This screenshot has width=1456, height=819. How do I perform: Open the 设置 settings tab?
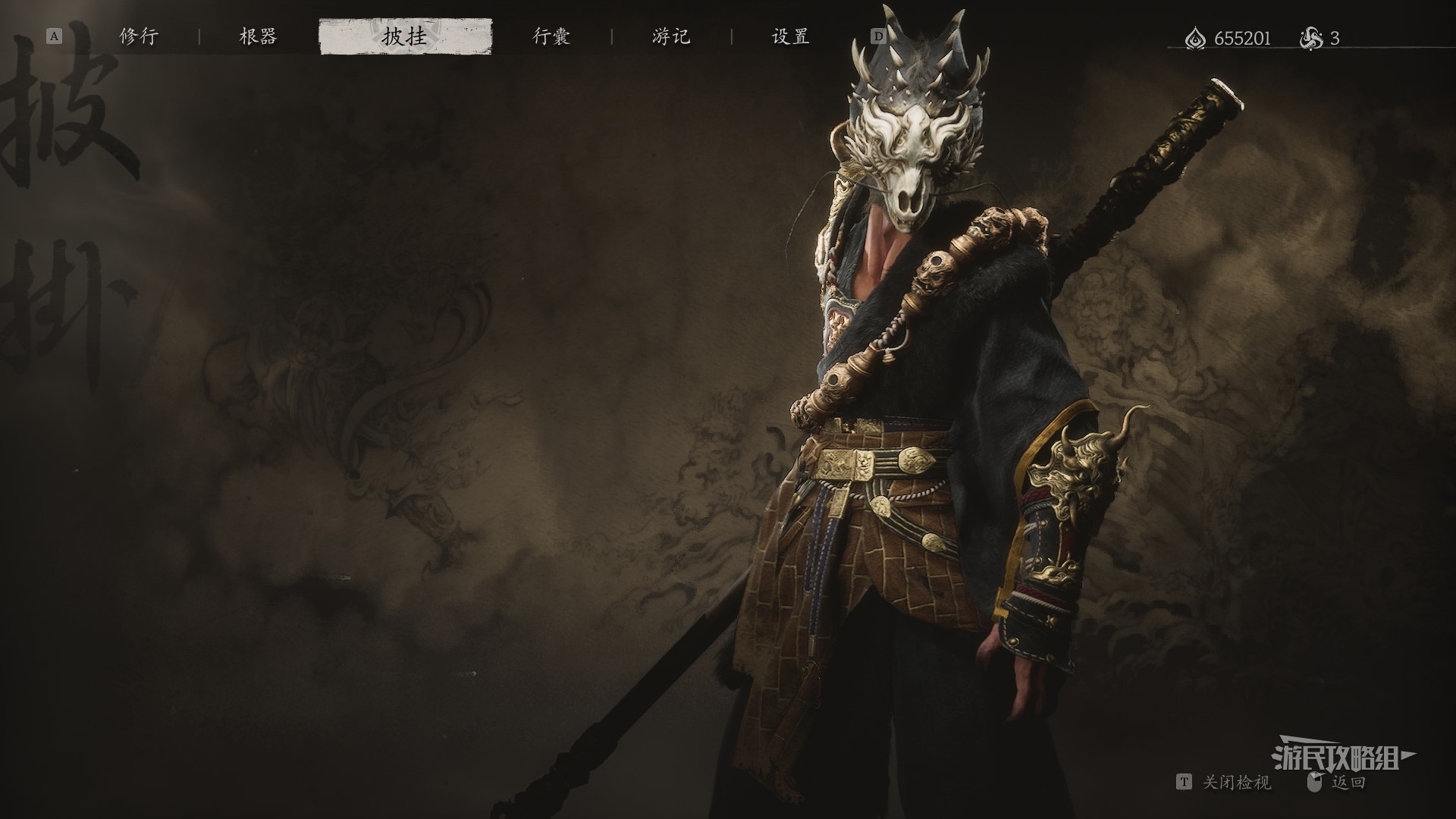point(790,36)
